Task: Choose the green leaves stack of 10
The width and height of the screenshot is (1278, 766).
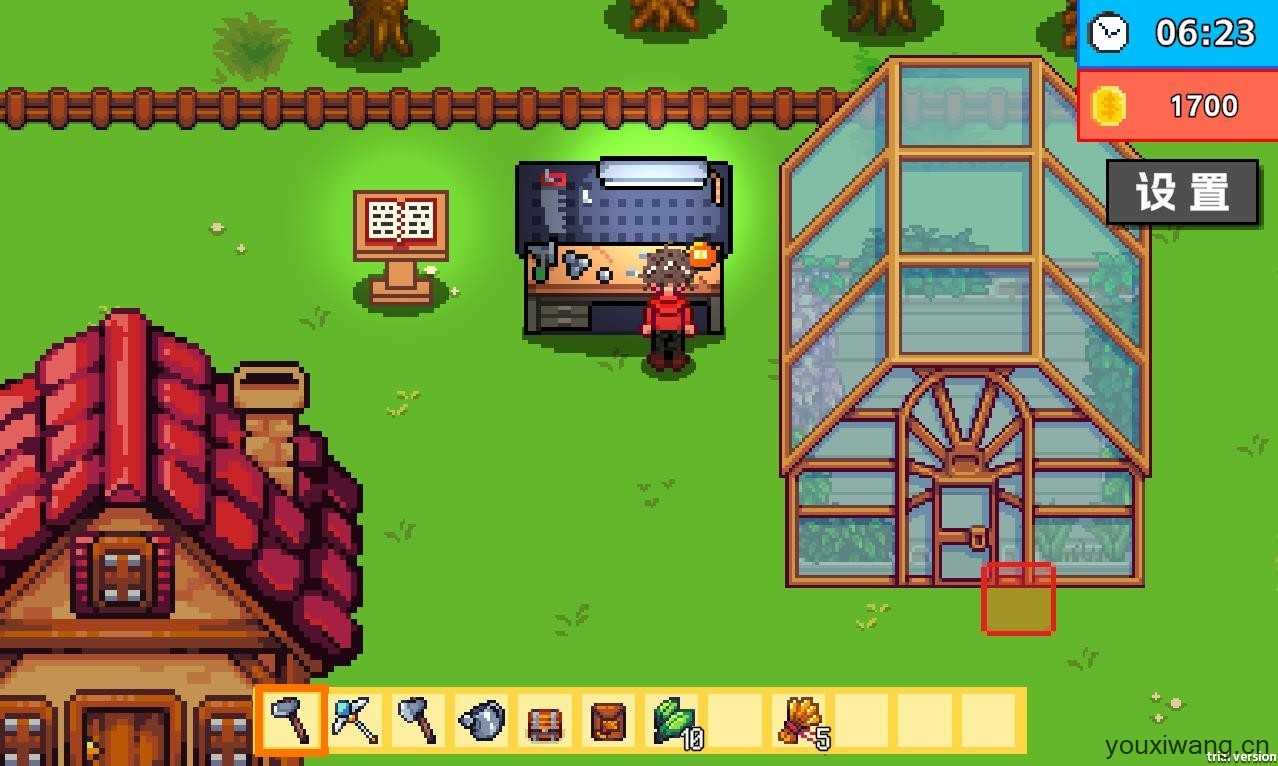Action: [x=673, y=720]
